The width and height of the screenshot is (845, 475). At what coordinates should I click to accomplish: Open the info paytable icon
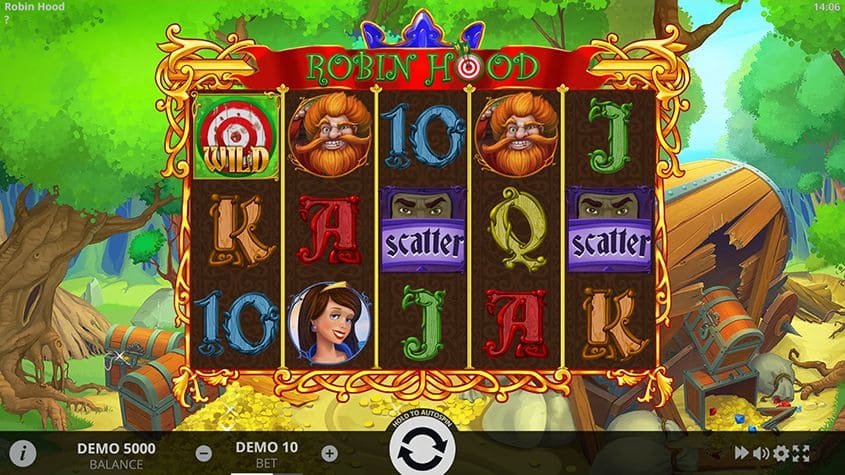click(22, 453)
